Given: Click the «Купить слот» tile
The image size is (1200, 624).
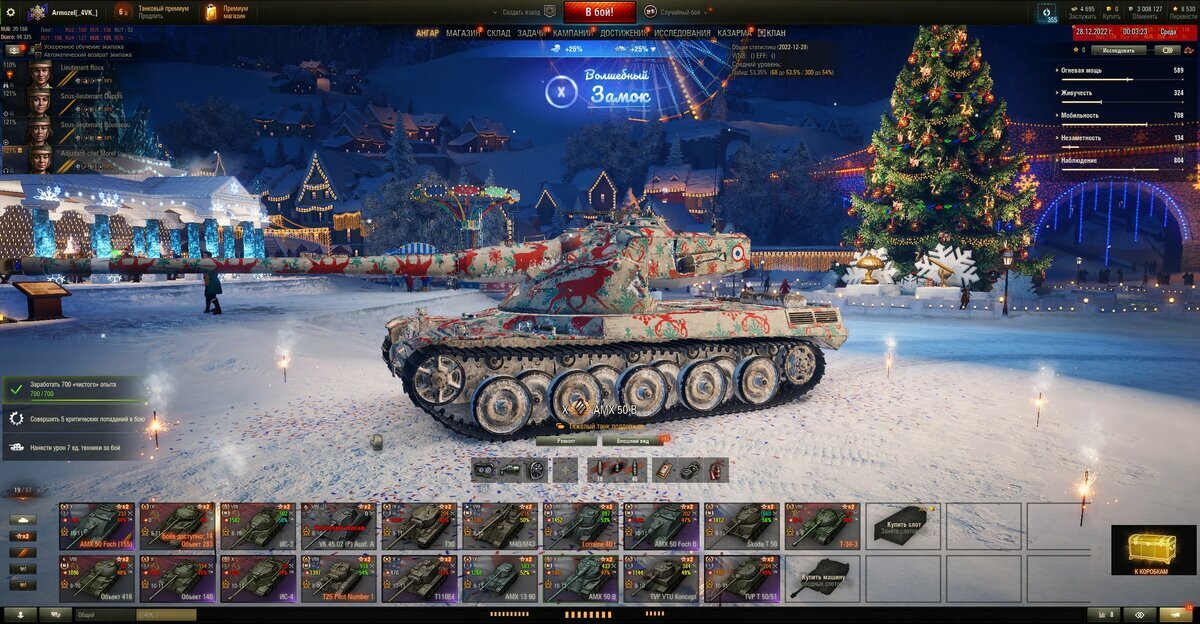Looking at the screenshot, I should click(903, 525).
